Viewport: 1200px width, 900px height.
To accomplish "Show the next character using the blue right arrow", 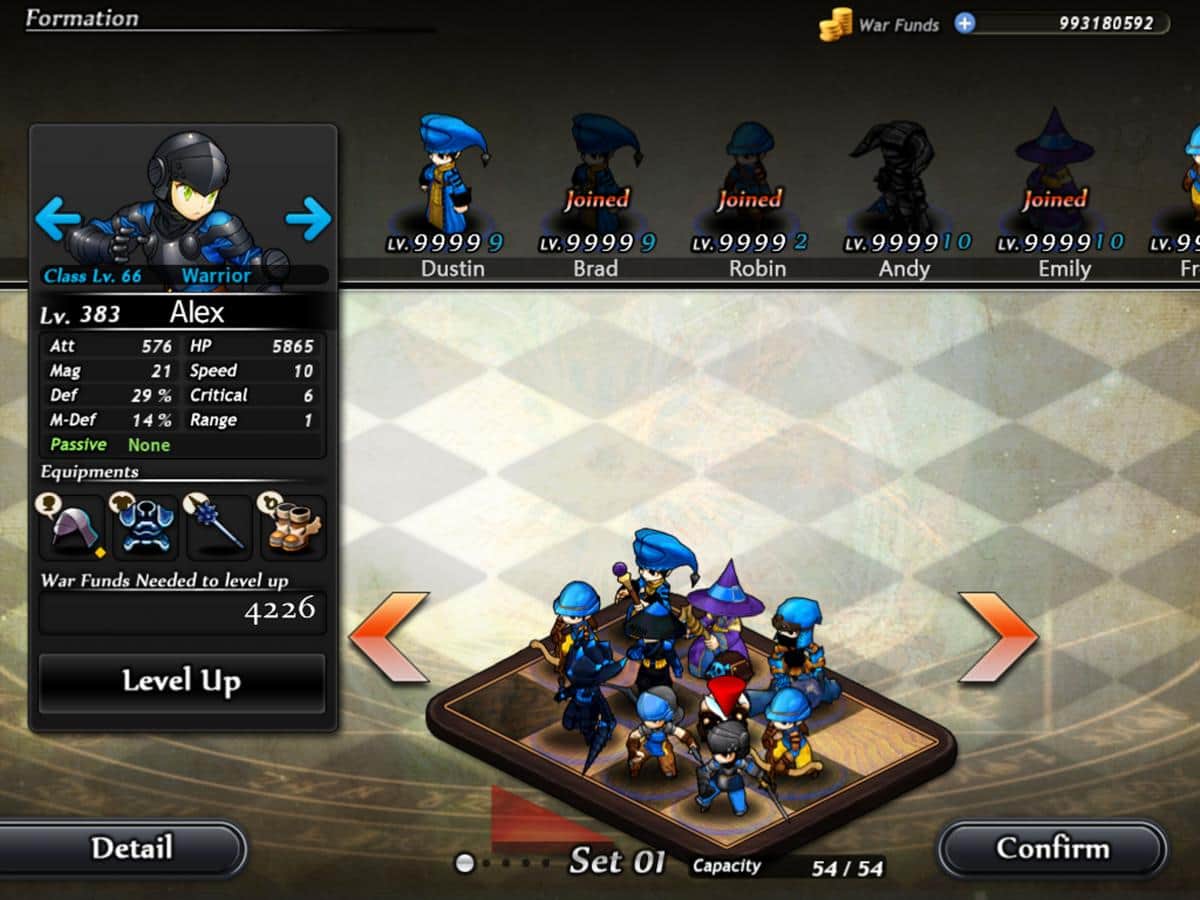I will 308,217.
